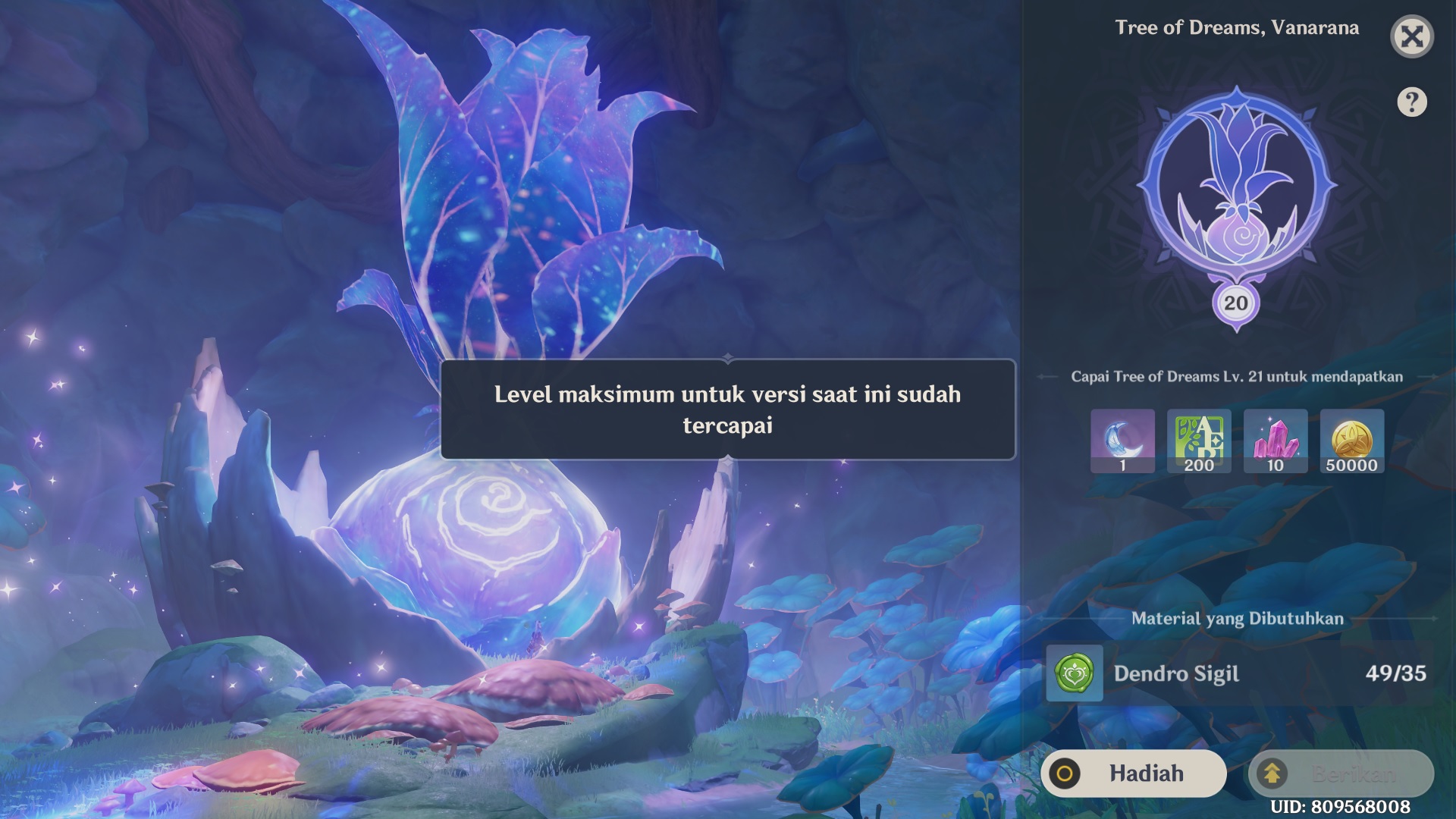Dismiss the maximum level notification box
This screenshot has width=1456, height=819.
[727, 409]
